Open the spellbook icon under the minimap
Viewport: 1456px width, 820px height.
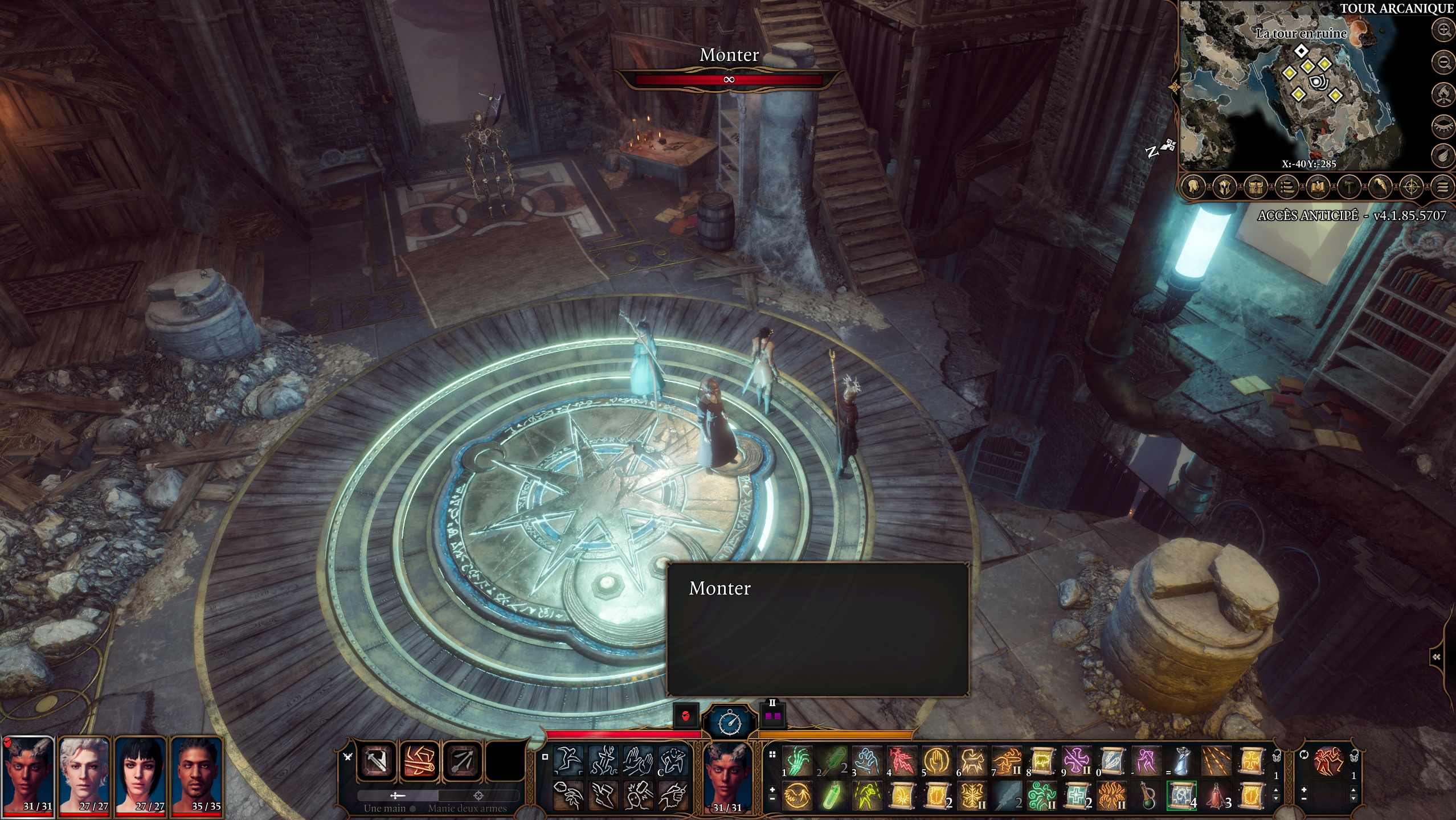coord(1317,186)
